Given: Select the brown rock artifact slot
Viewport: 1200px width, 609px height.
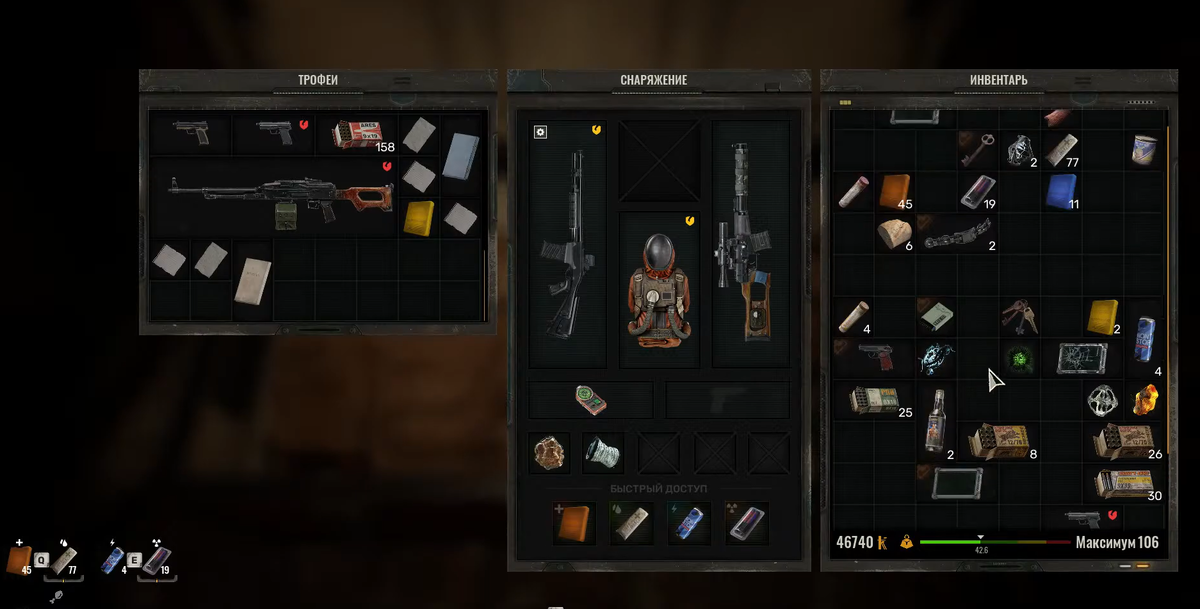Looking at the screenshot, I should coord(549,452).
